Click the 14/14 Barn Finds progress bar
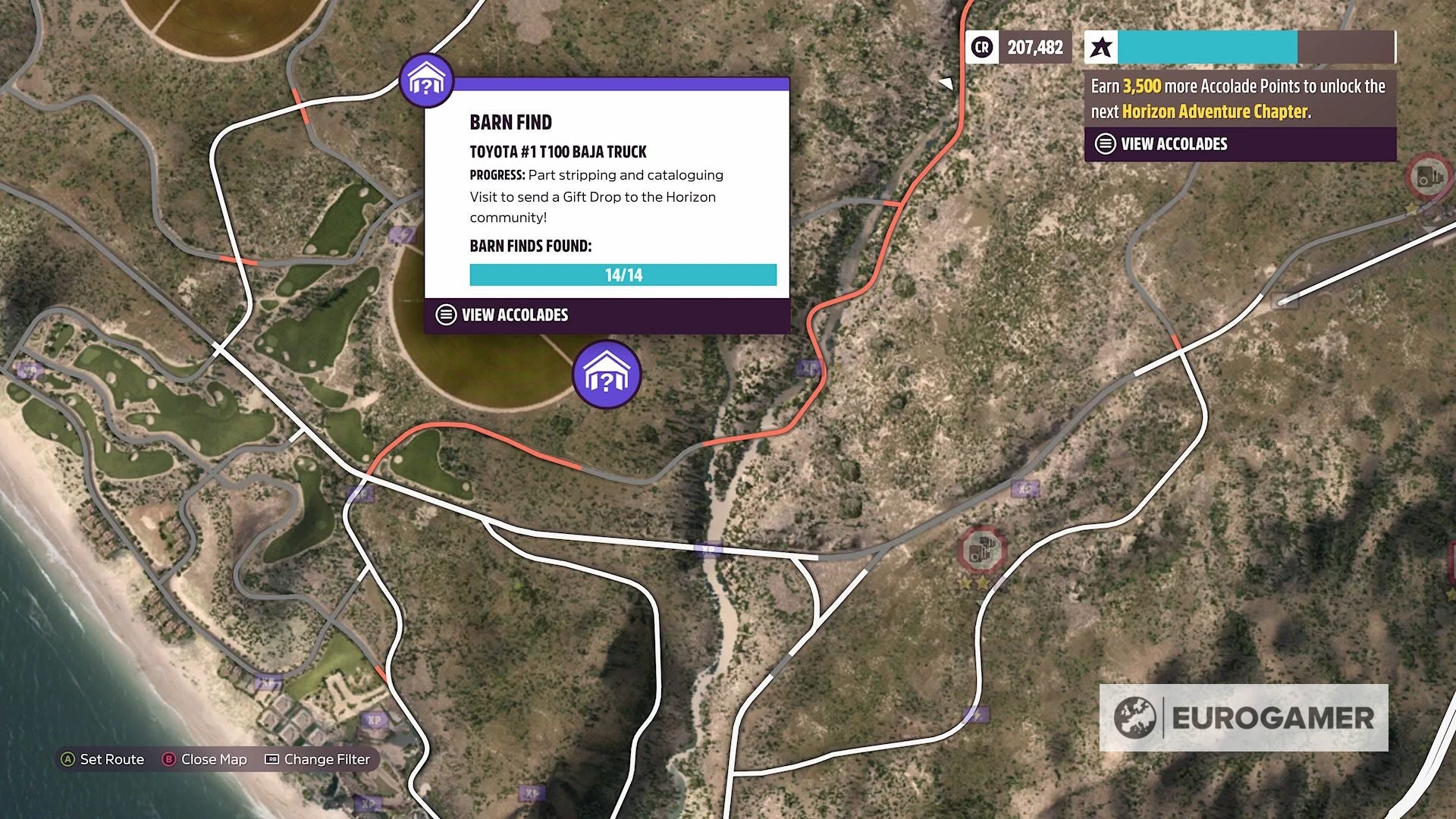Screen dimensions: 1456x819 (x=623, y=275)
